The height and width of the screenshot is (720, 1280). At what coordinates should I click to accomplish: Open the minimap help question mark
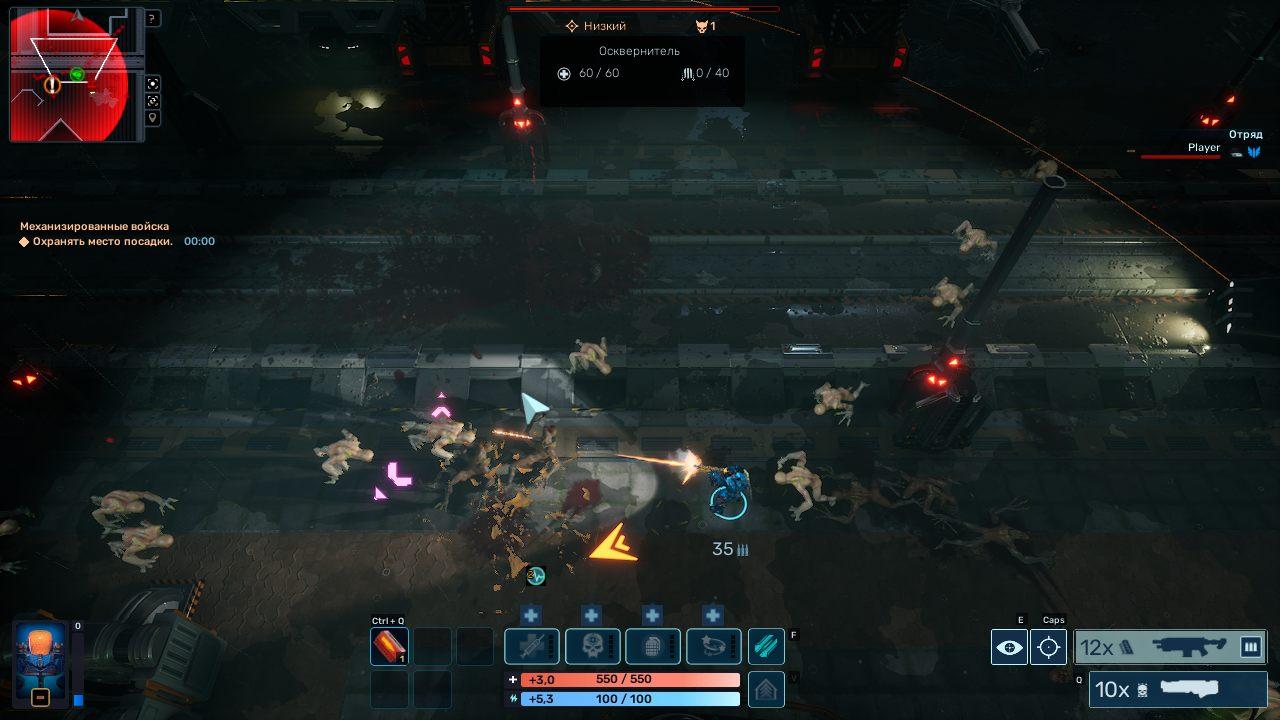(x=152, y=18)
